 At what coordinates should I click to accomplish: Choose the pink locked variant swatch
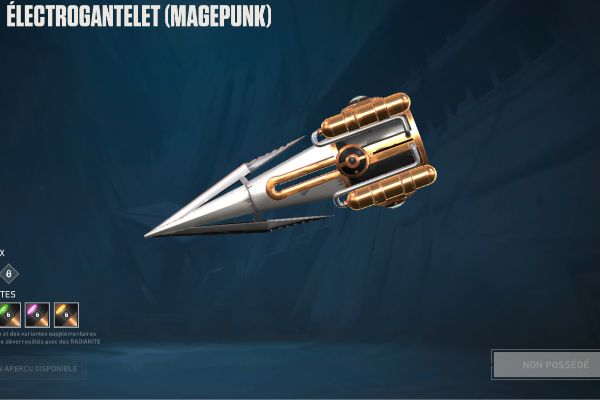coord(37,315)
